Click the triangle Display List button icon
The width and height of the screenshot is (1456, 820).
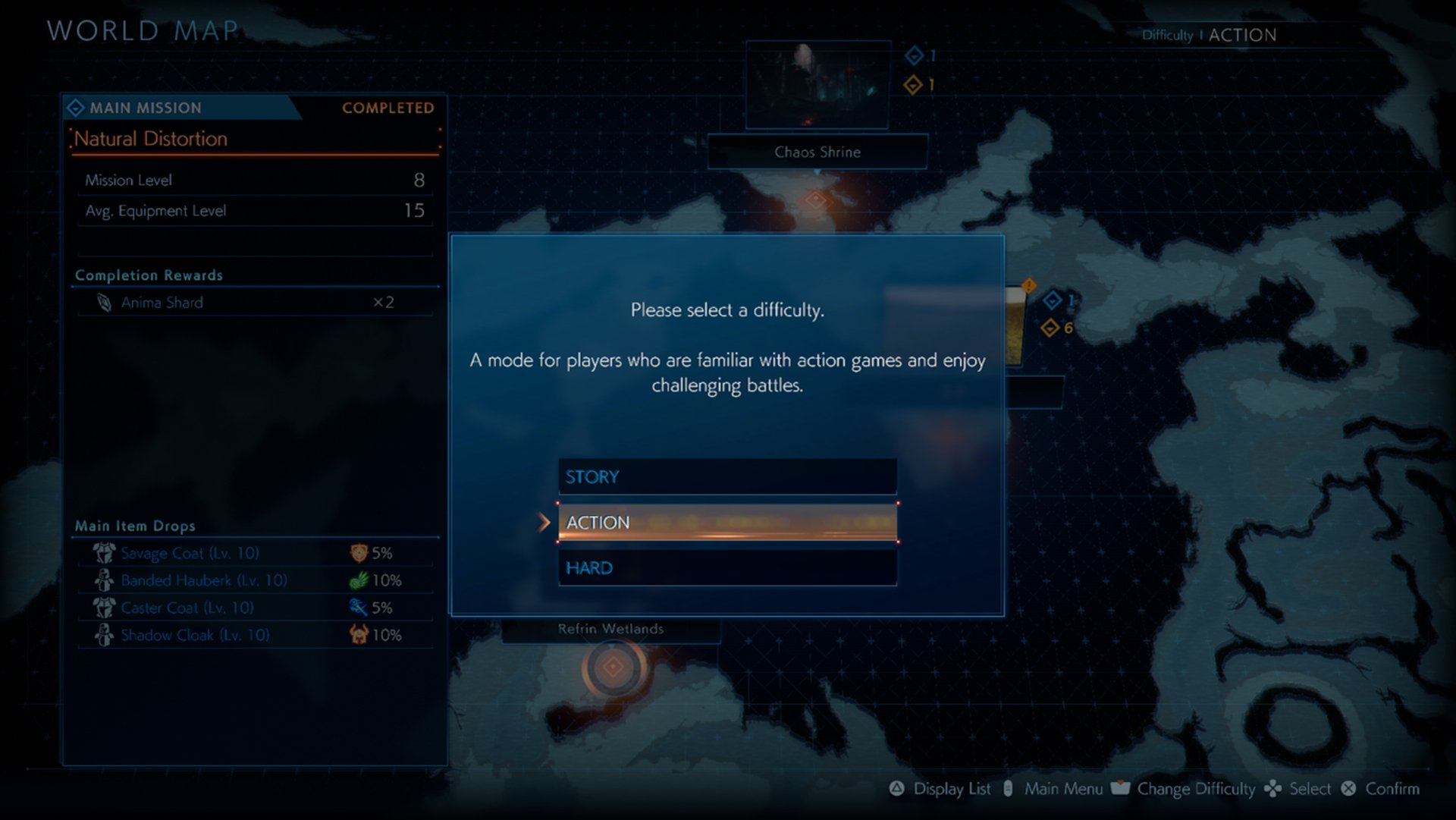897,789
